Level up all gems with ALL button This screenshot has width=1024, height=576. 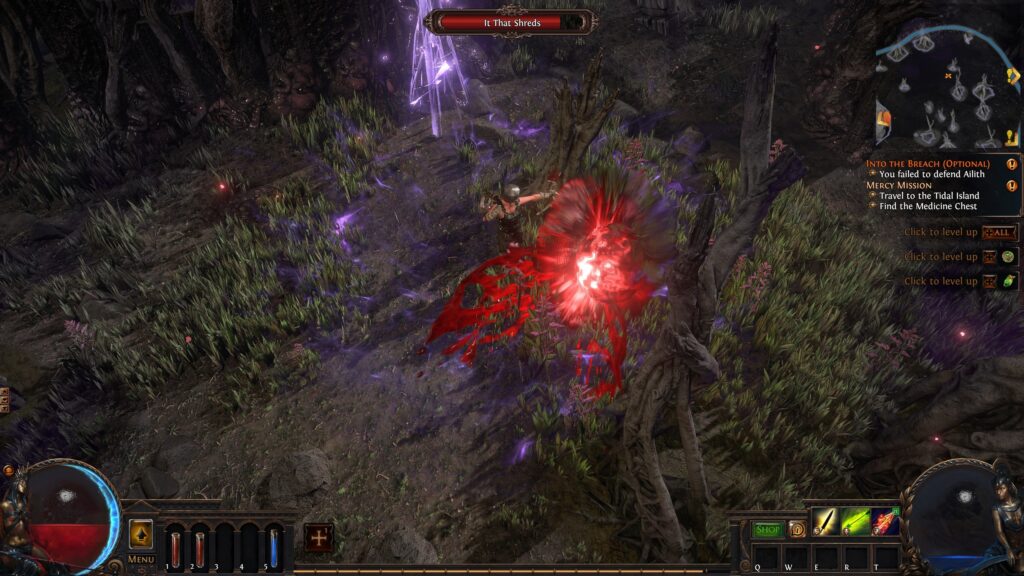click(x=1000, y=232)
